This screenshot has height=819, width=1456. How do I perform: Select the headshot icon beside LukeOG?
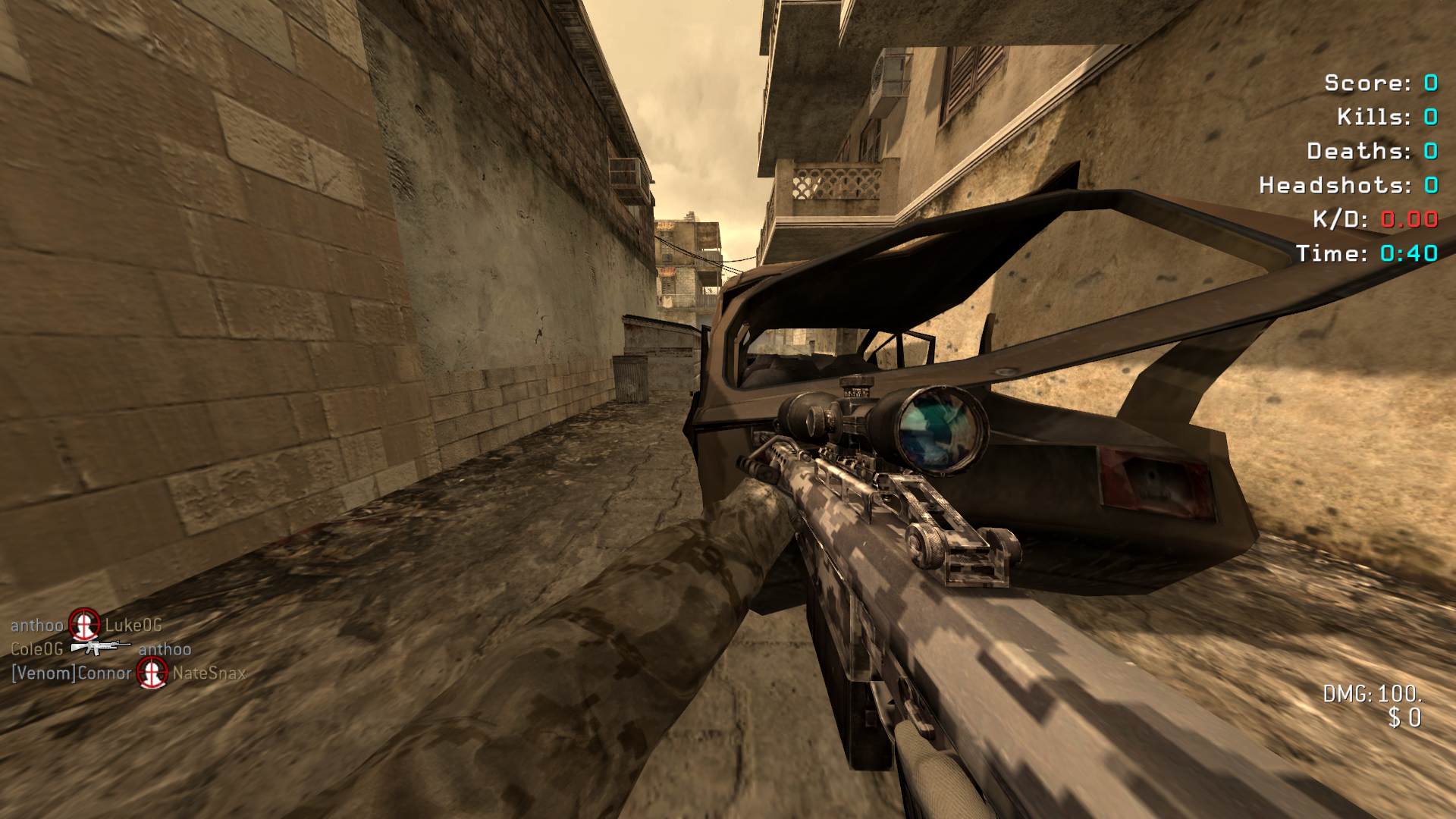(x=84, y=625)
